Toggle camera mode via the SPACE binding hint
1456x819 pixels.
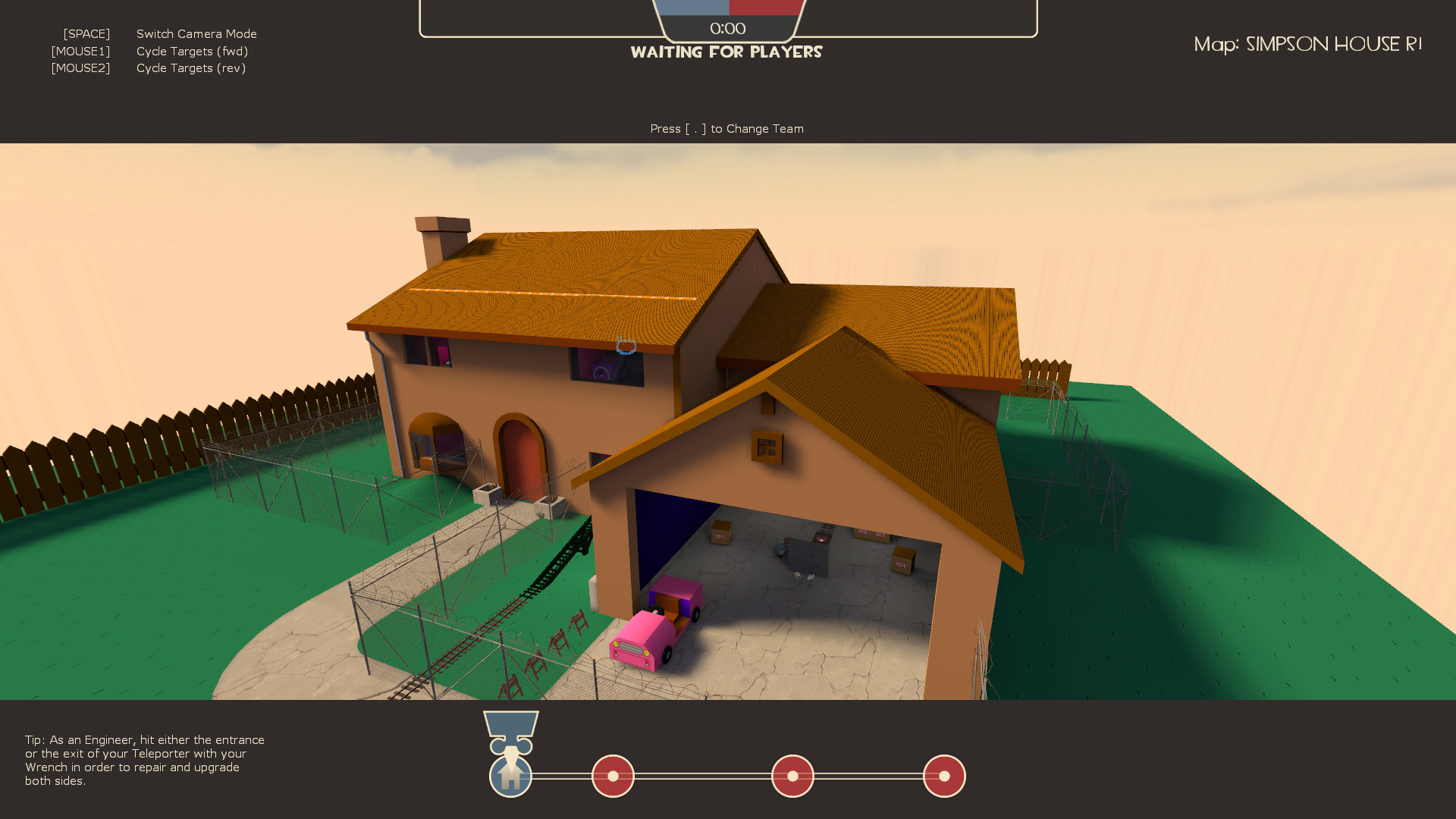(86, 33)
